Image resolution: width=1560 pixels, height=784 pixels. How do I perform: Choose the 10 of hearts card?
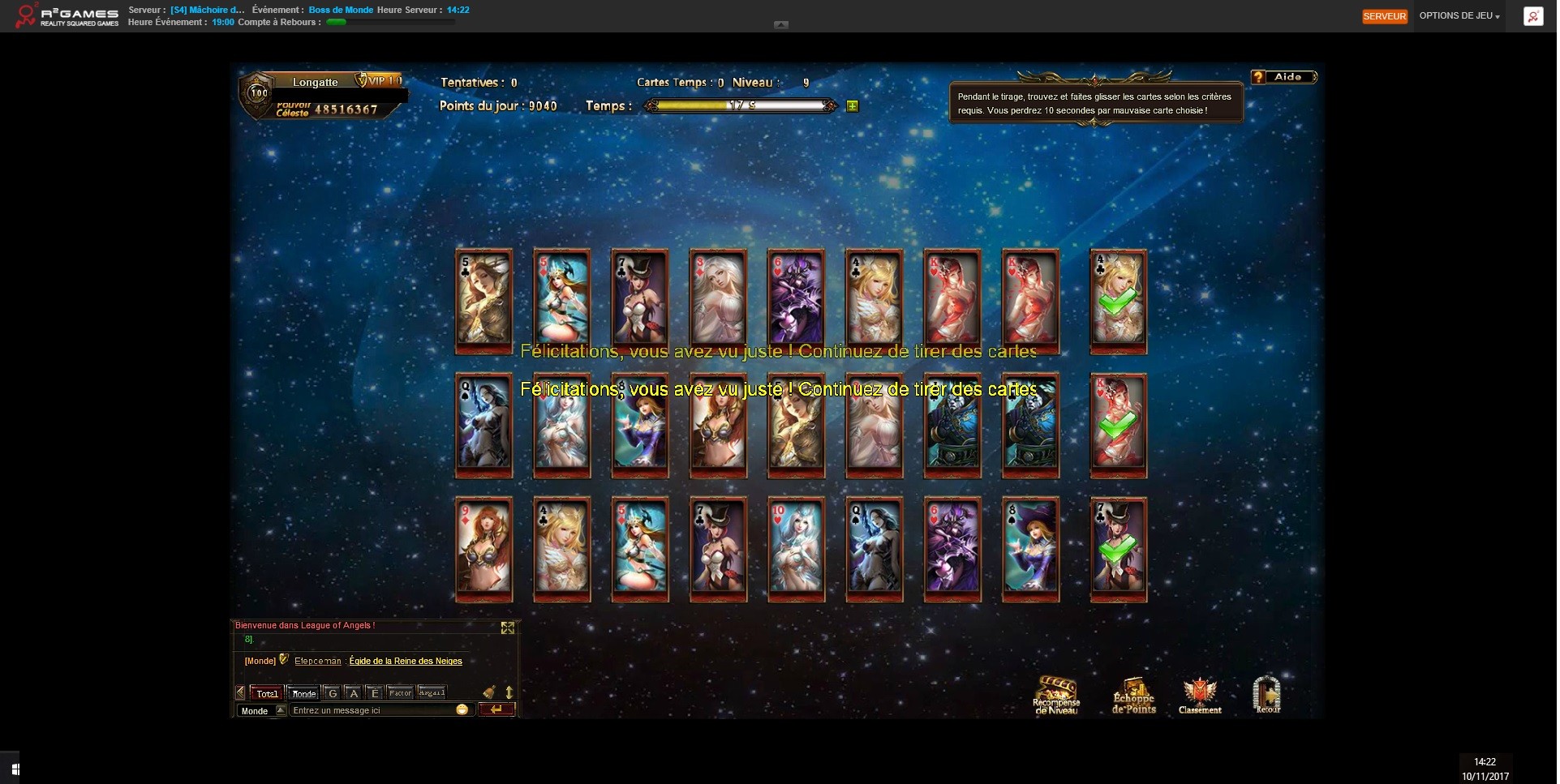pos(796,548)
